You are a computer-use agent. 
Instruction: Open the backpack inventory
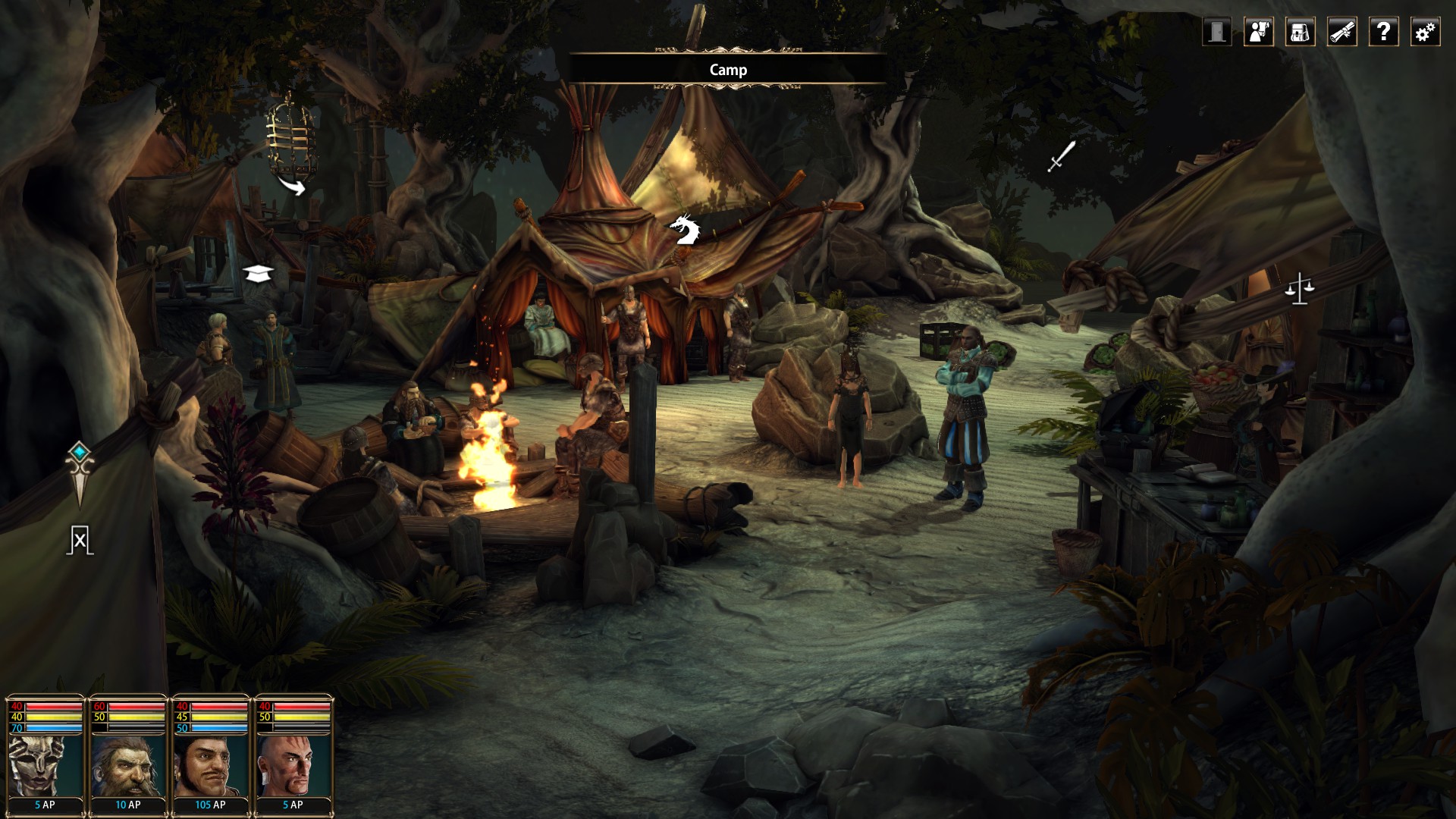(x=1300, y=32)
